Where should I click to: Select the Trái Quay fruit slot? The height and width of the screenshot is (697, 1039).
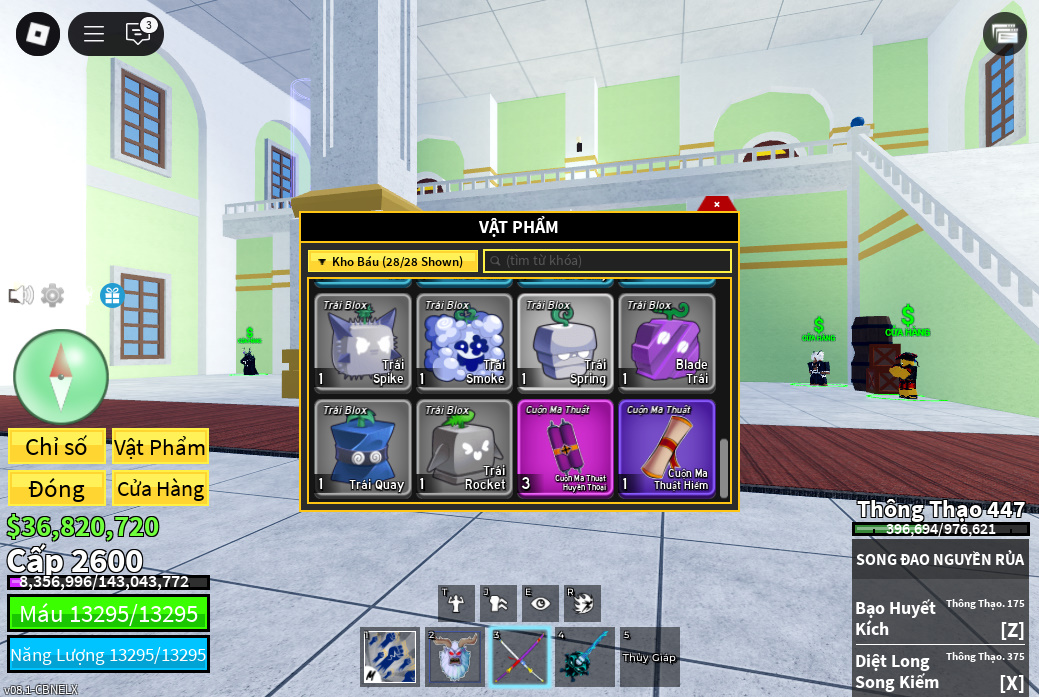tap(363, 448)
